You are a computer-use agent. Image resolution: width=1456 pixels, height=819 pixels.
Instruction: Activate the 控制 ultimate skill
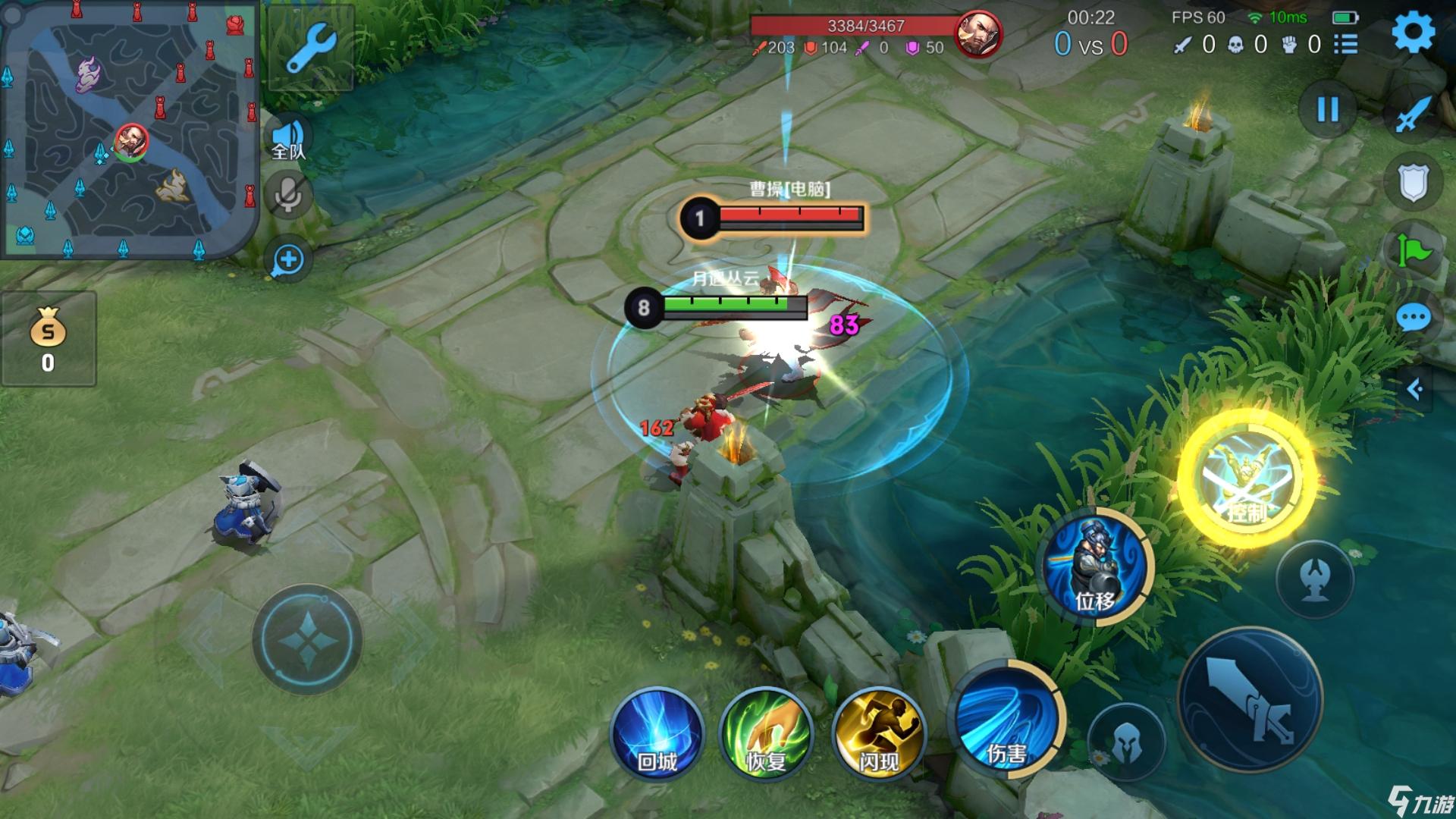click(x=1246, y=479)
